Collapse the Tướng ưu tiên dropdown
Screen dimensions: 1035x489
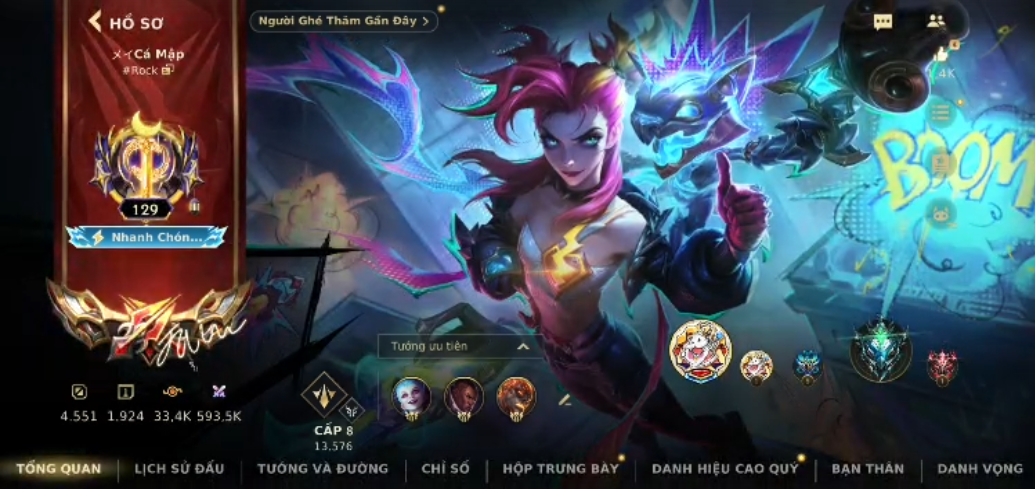(x=521, y=346)
